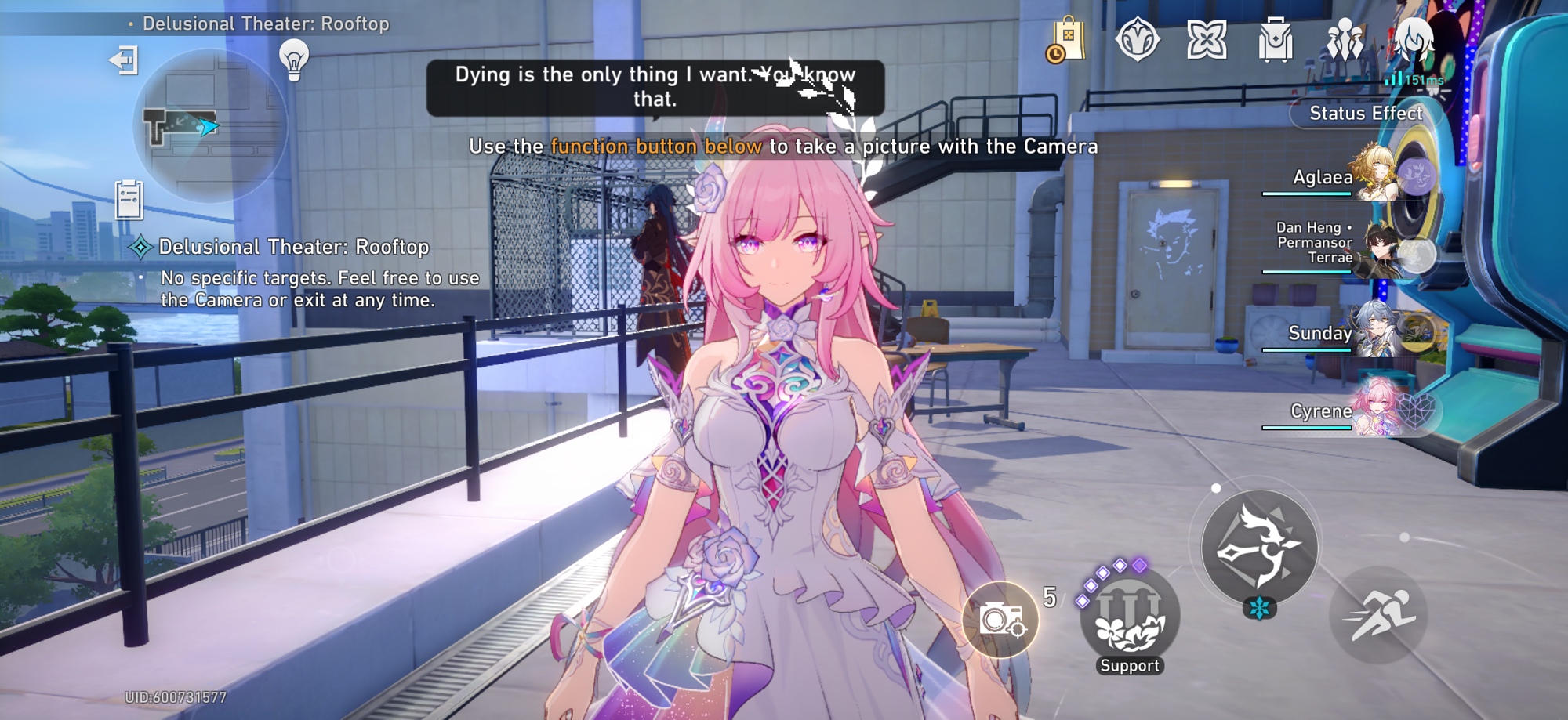The image size is (1568, 720).
Task: Tap the sprint running figure button
Action: pyautogui.click(x=1378, y=614)
